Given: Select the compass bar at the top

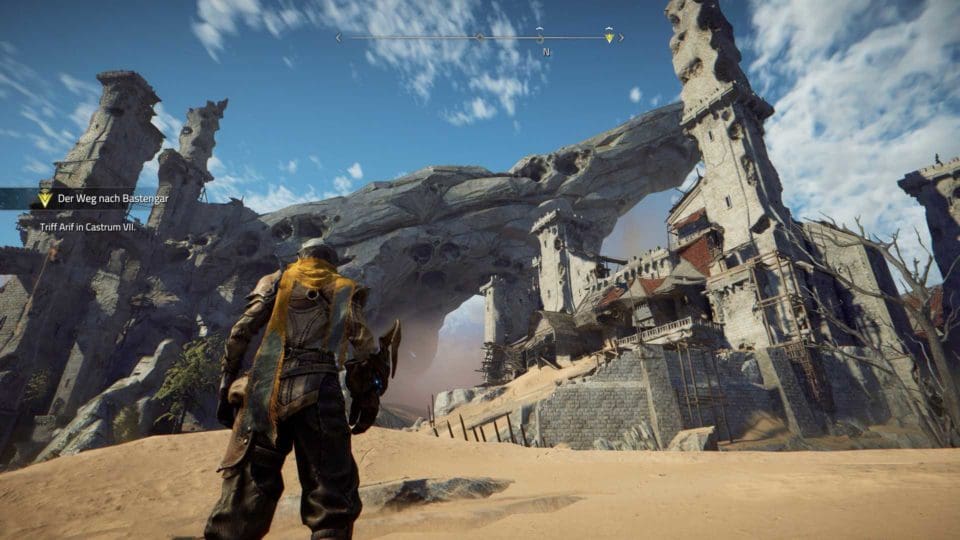Looking at the screenshot, I should coord(480,38).
